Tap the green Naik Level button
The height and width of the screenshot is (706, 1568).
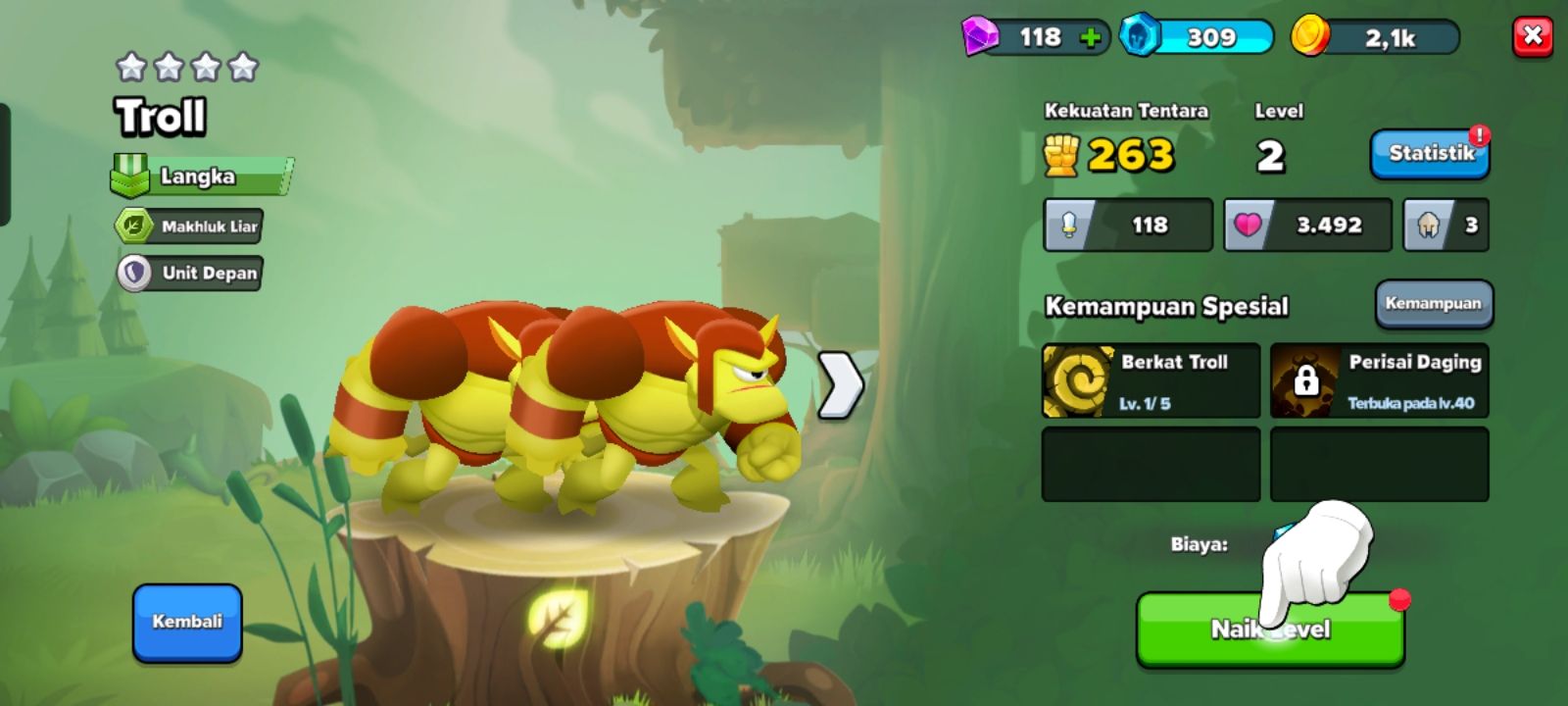click(x=1270, y=630)
